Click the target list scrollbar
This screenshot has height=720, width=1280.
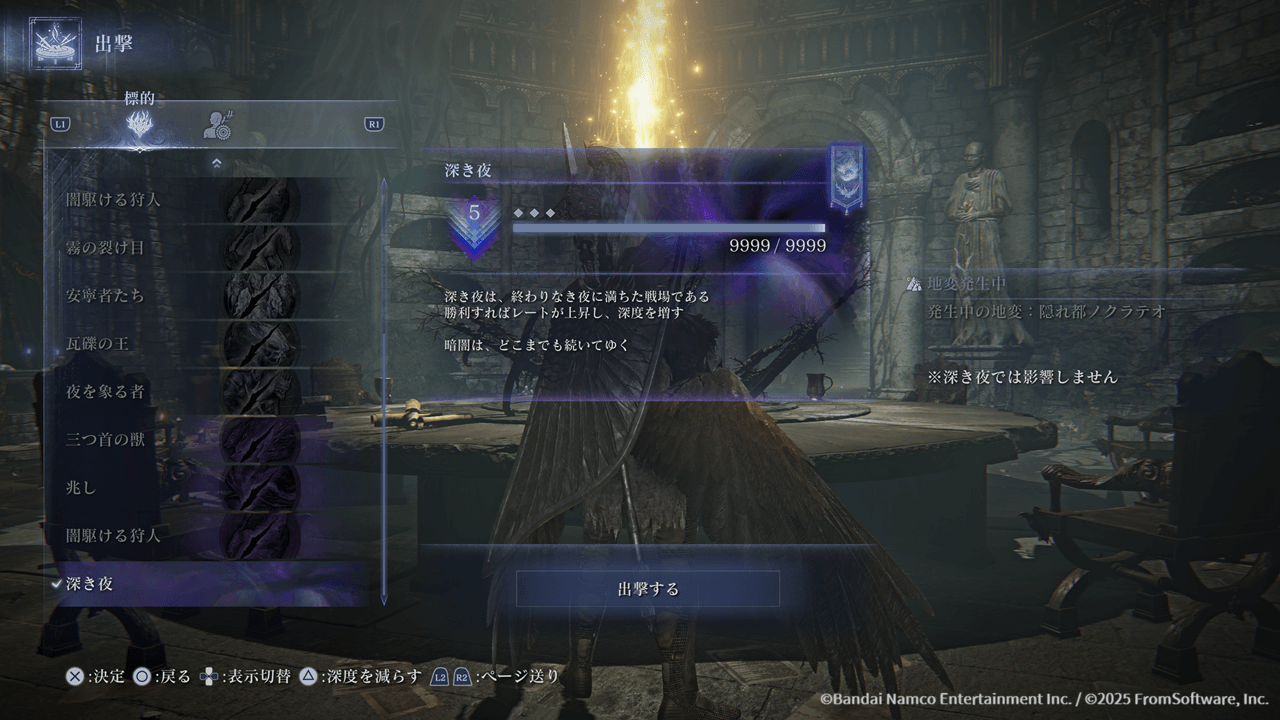click(x=384, y=390)
